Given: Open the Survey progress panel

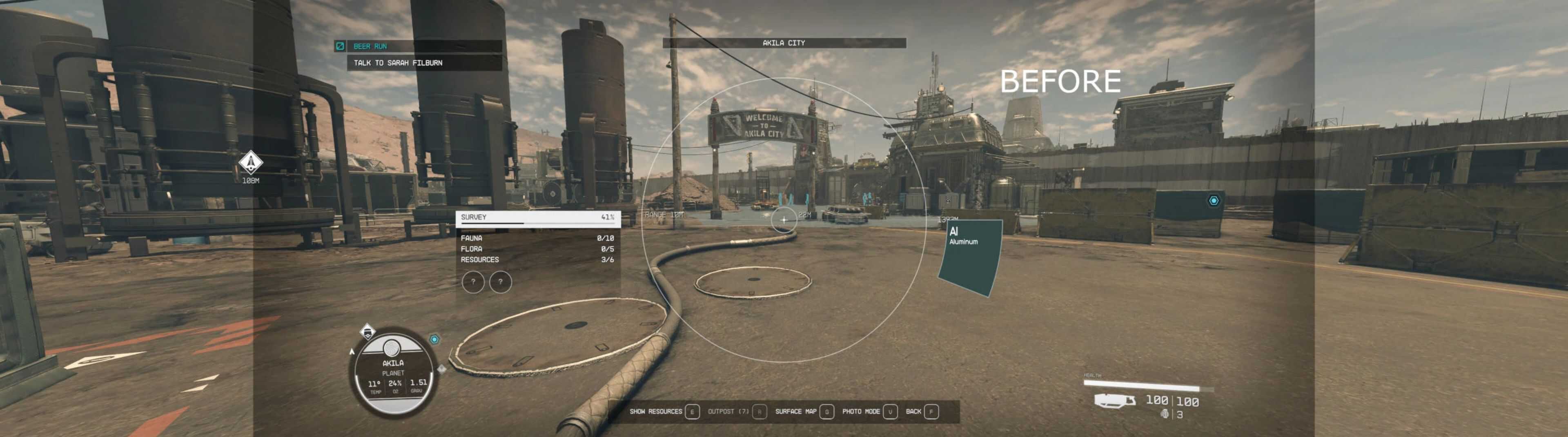Looking at the screenshot, I should 537,217.
